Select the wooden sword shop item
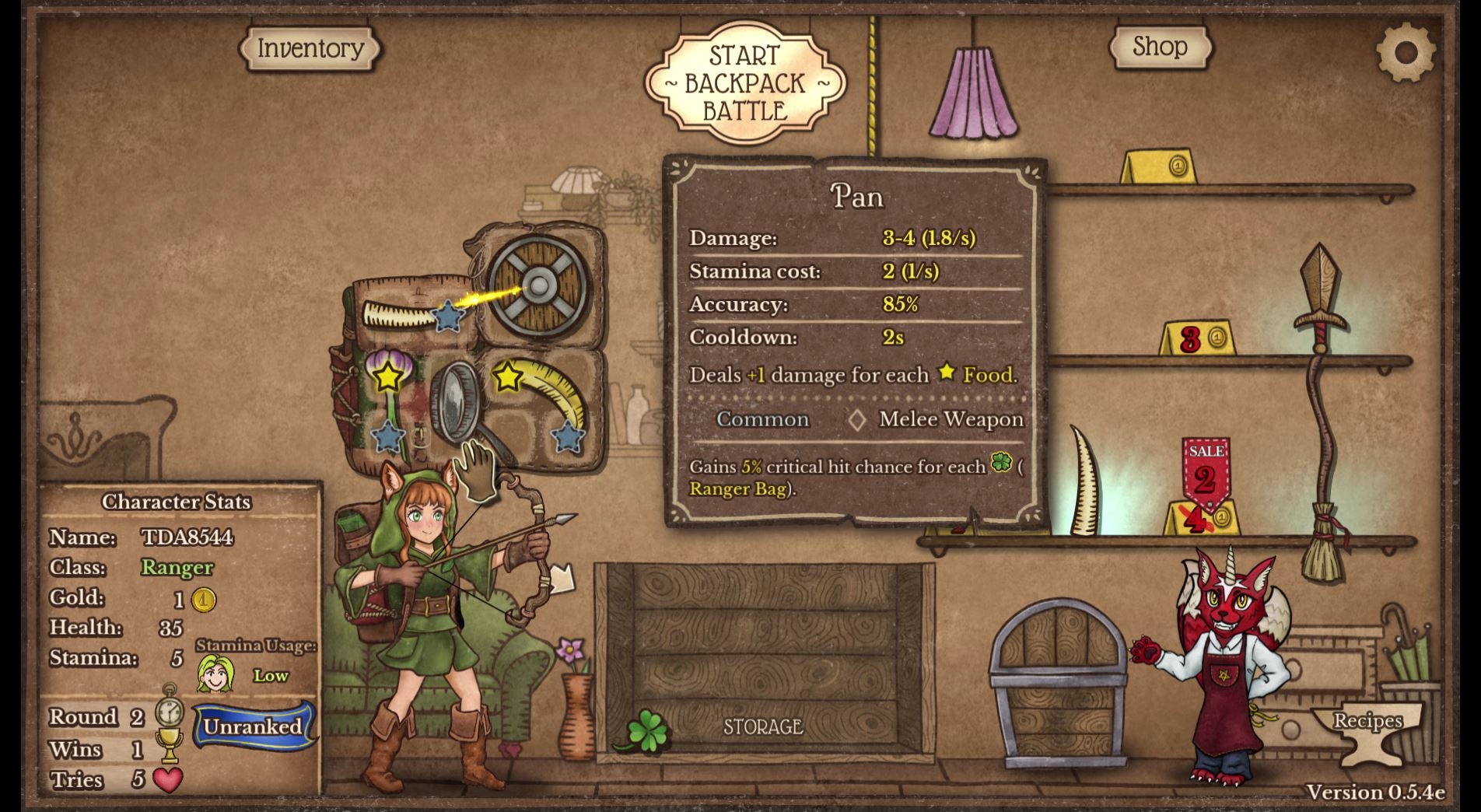The image size is (1481, 812). pos(1320,296)
